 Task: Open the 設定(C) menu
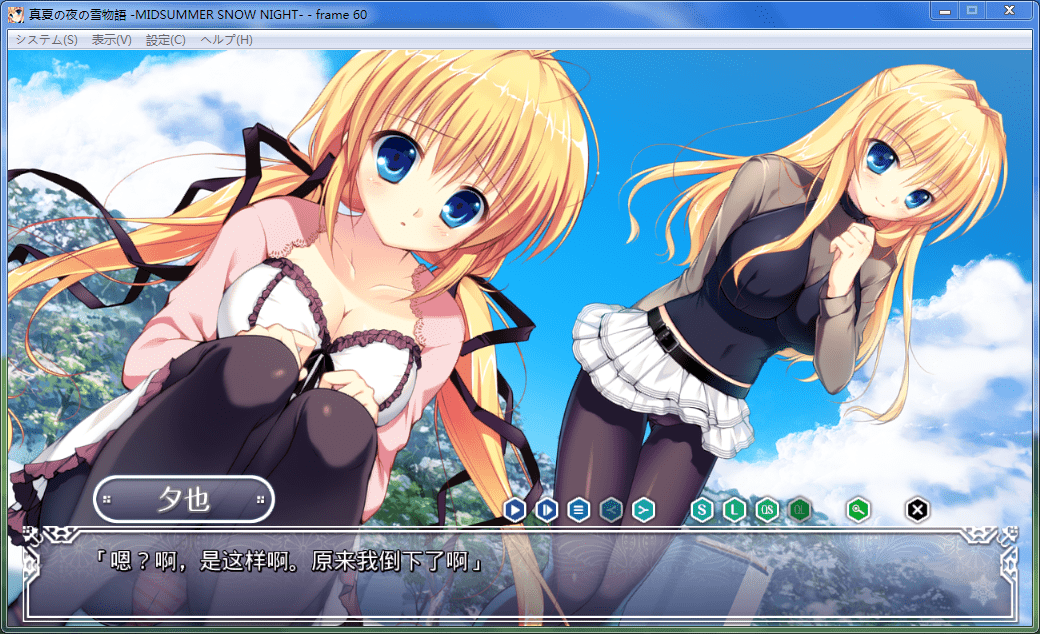click(165, 40)
